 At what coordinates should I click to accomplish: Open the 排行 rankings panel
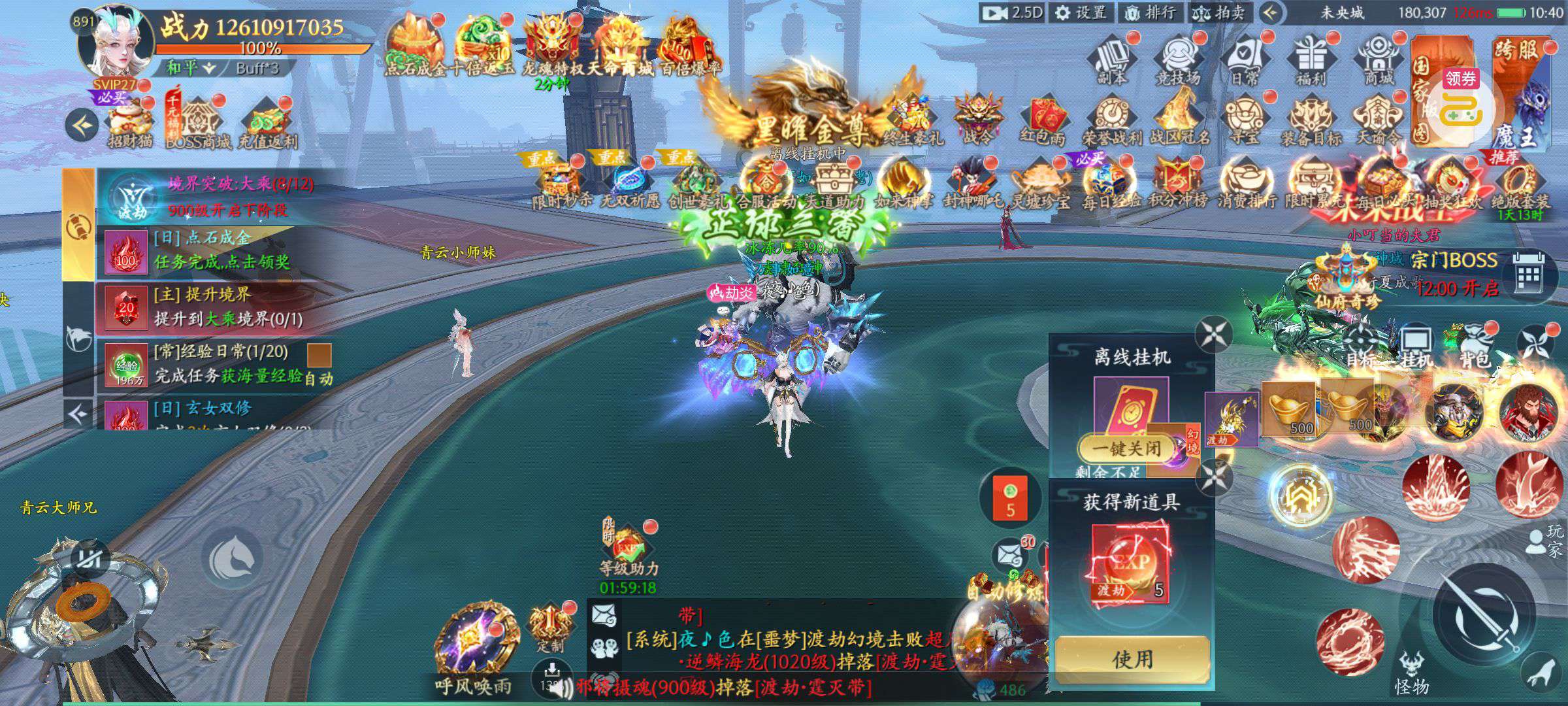[1151, 12]
